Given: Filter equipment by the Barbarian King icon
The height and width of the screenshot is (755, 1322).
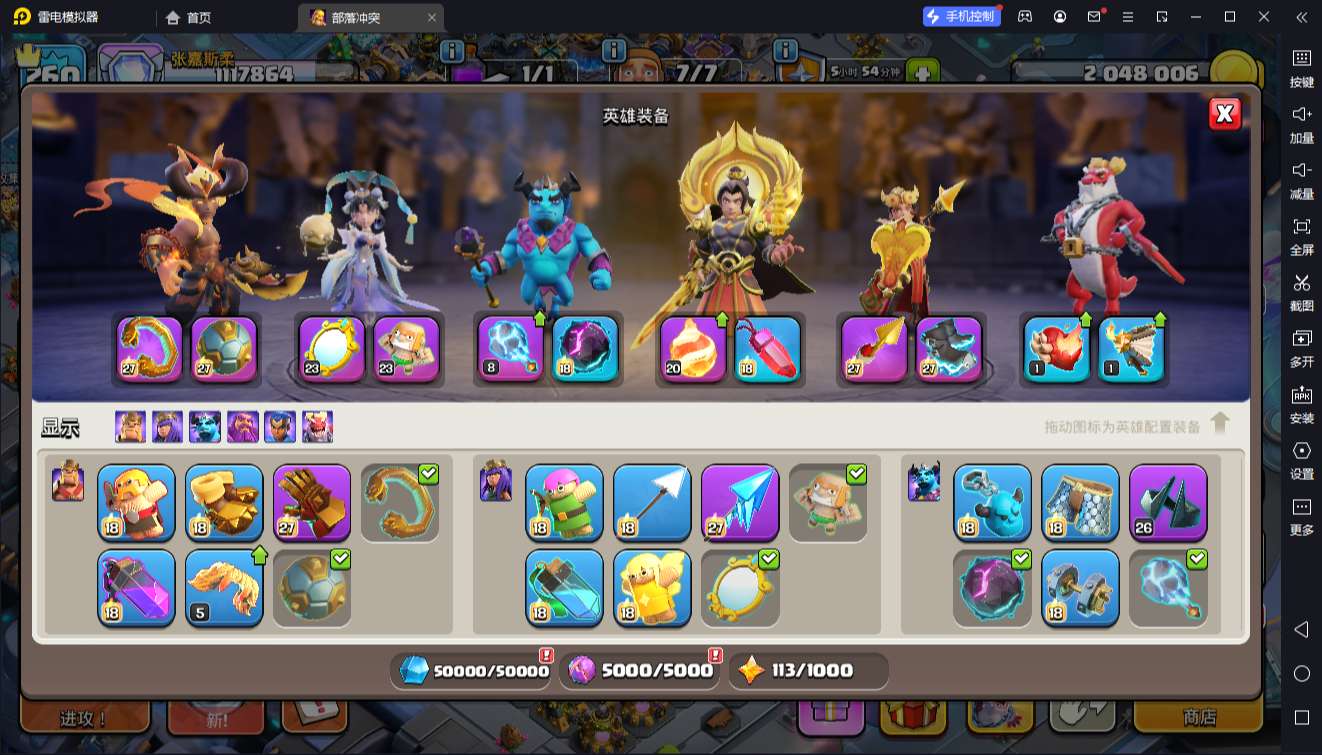Looking at the screenshot, I should coord(130,427).
